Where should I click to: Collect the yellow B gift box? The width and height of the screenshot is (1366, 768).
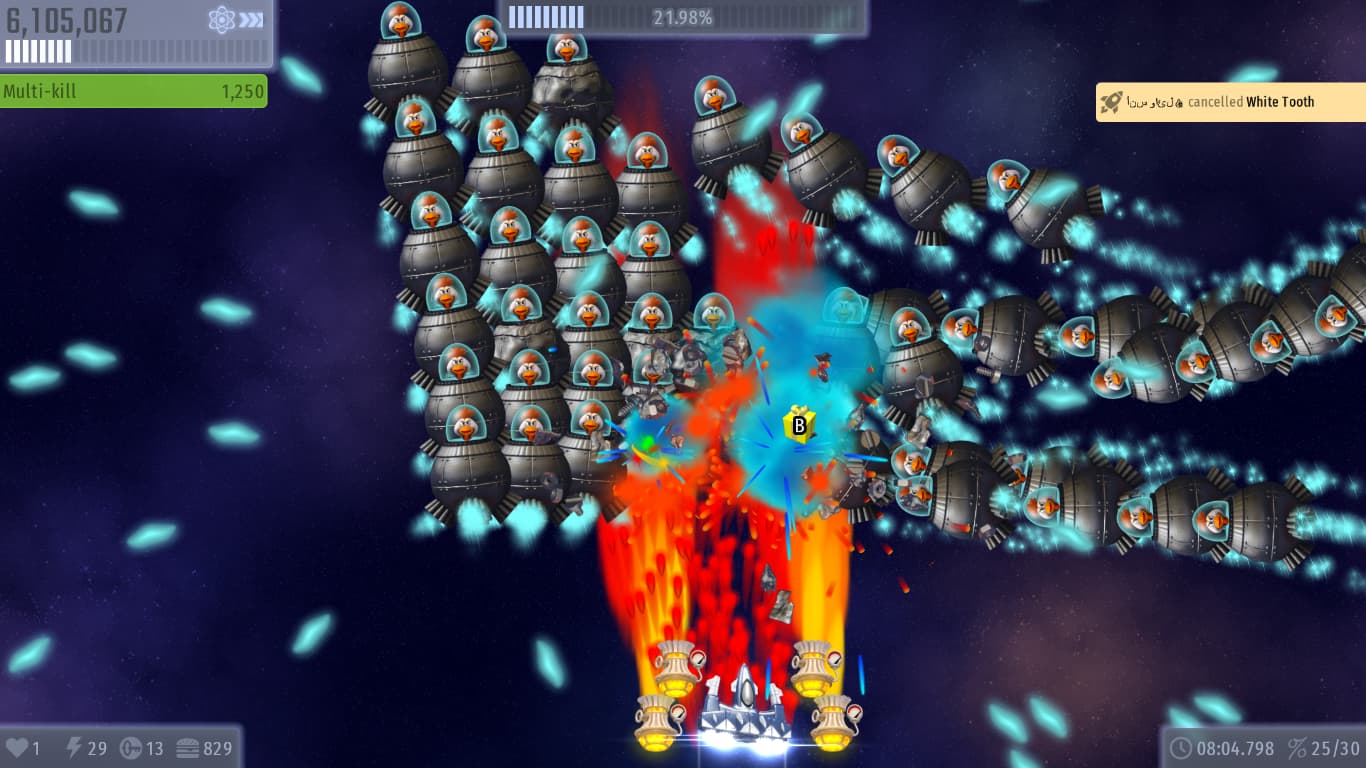click(797, 424)
